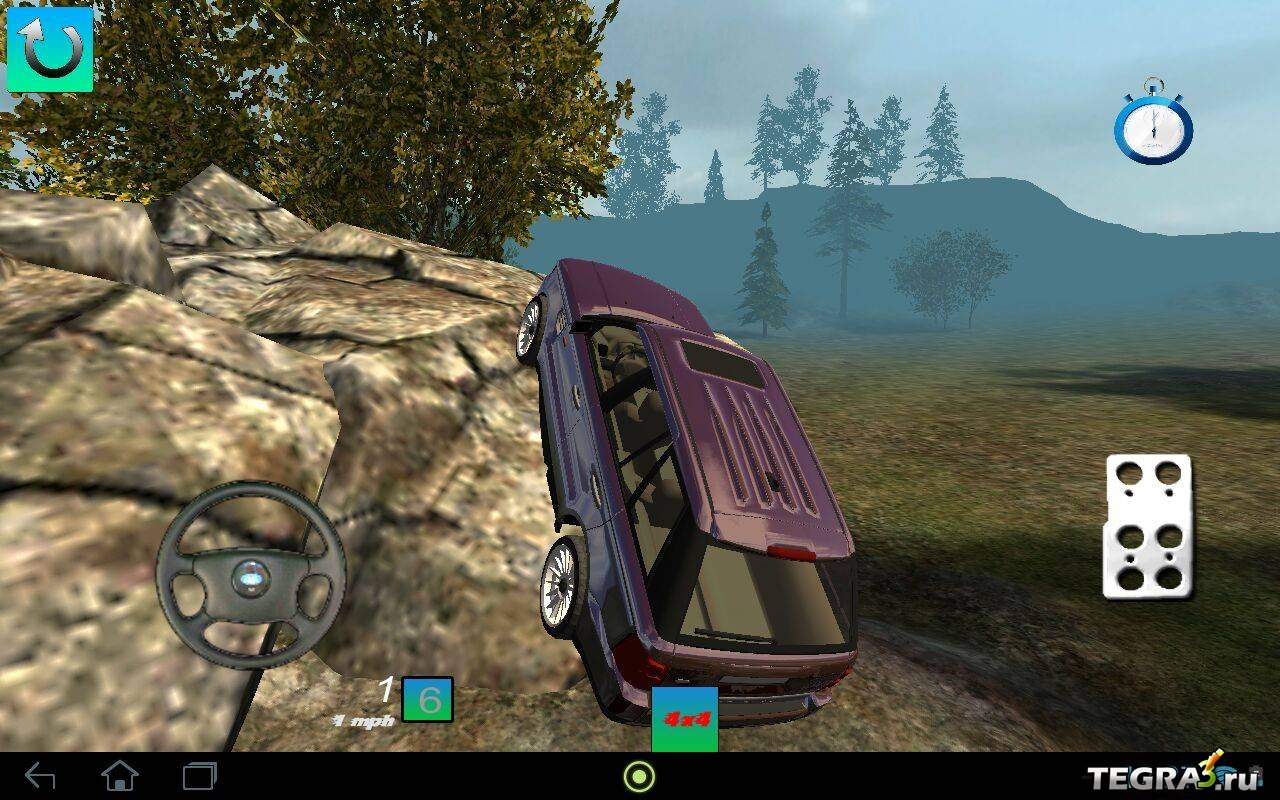The image size is (1280, 800).
Task: Toggle the 4x4 drive mode button
Action: click(685, 718)
